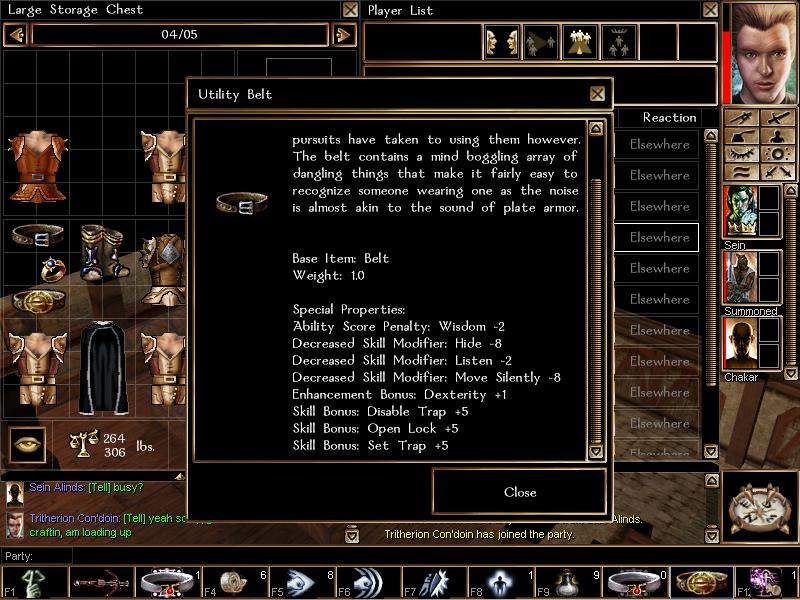Select Chakar's party portrait
800x600 pixels.
coord(740,345)
